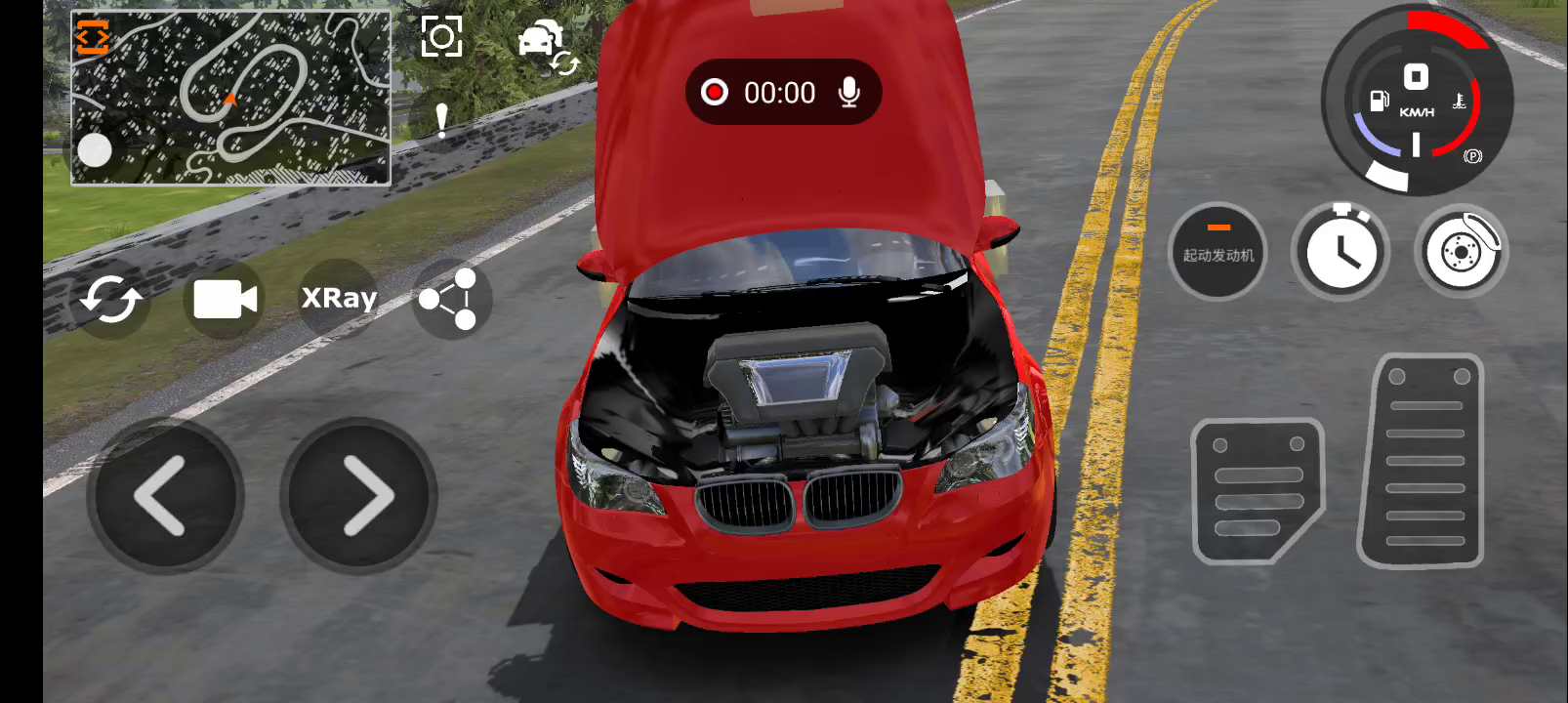Click the circular arrows reset button
1568x703 pixels.
[110, 300]
